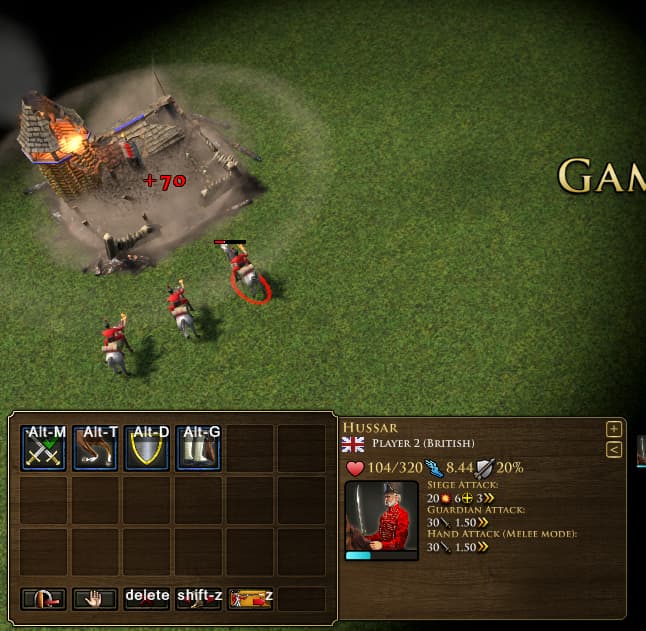Collapse the info panel using arrow button
Image resolution: width=646 pixels, height=631 pixels.
coord(614,450)
